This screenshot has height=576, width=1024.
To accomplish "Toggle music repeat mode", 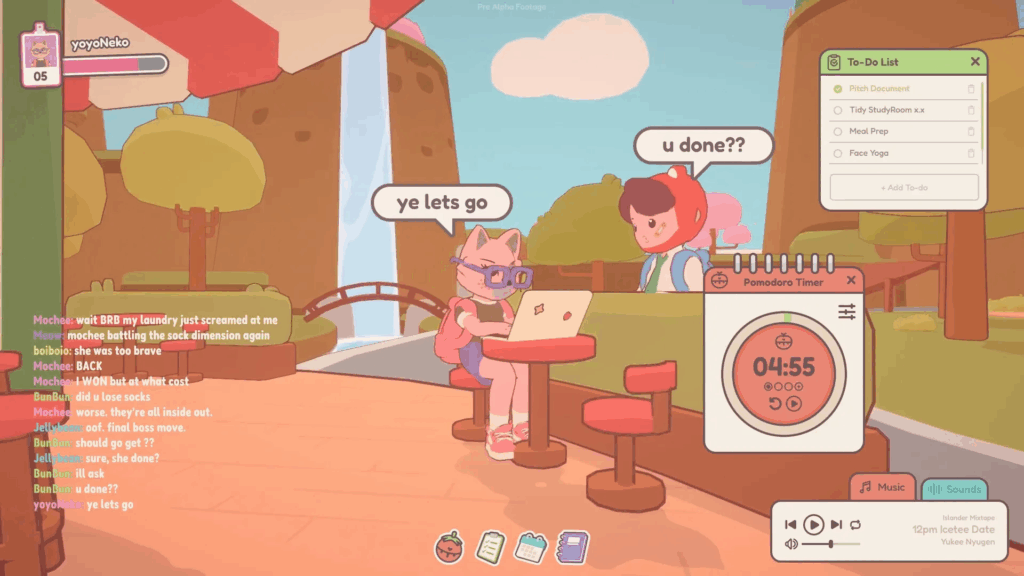I will click(855, 524).
